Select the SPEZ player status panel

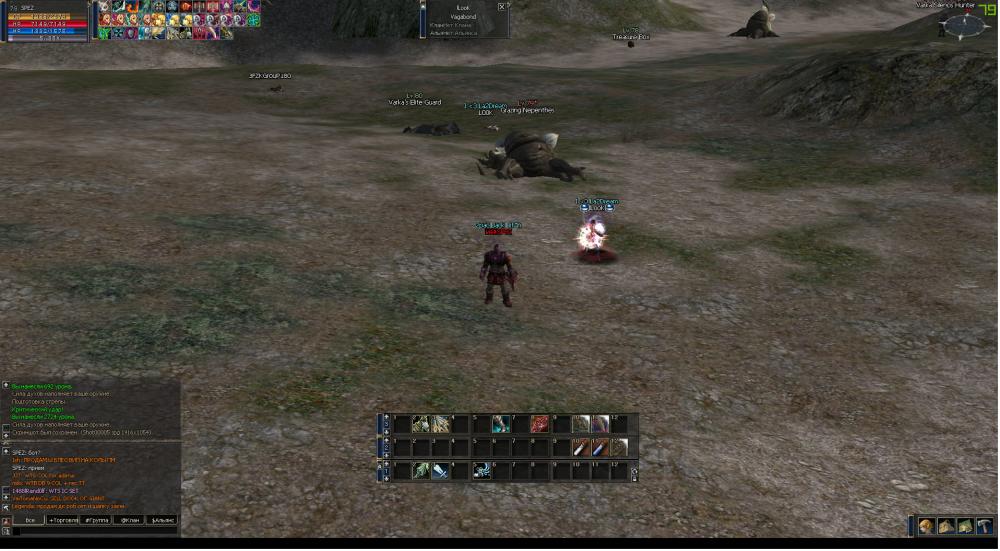(45, 21)
